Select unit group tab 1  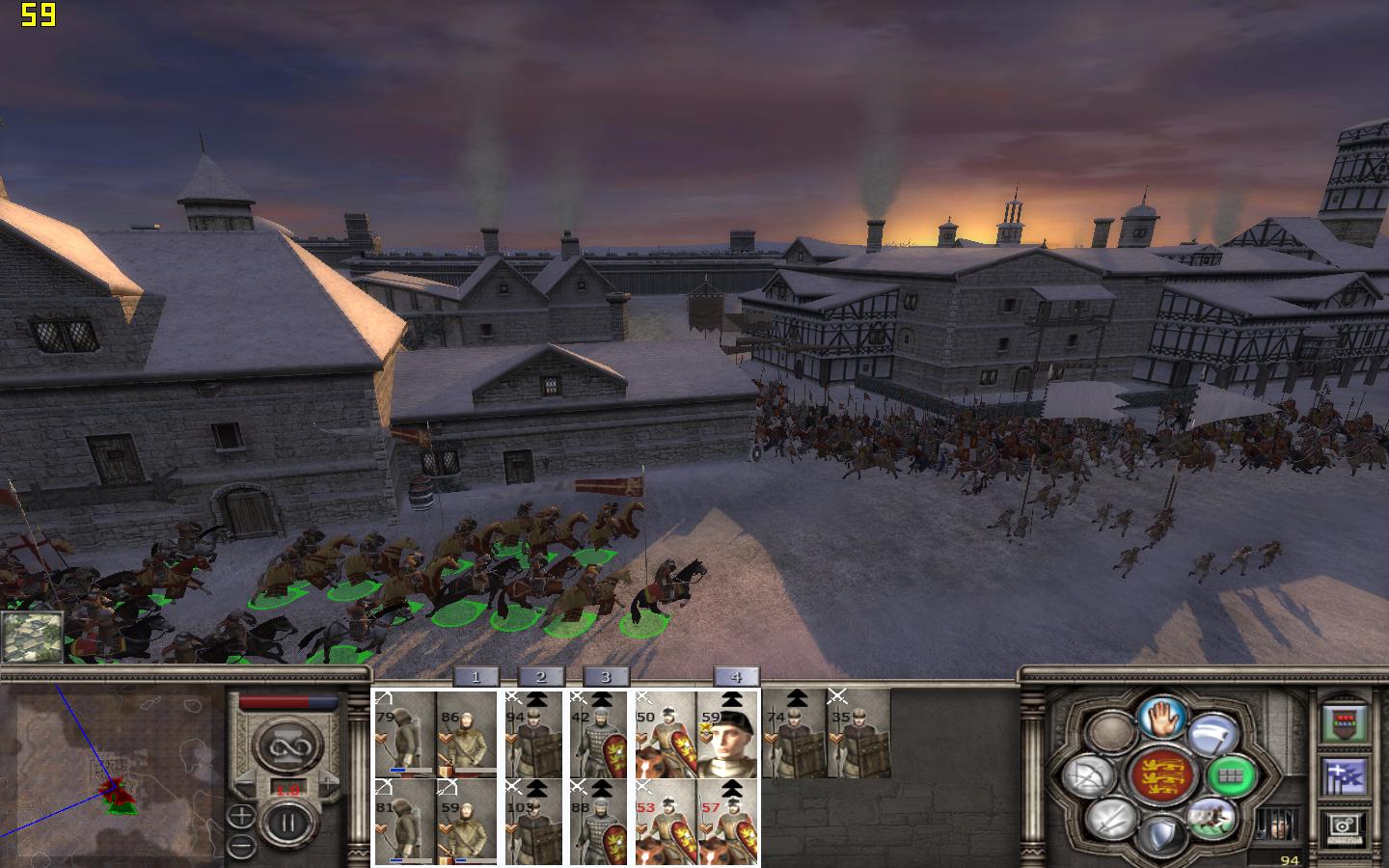pyautogui.click(x=475, y=677)
